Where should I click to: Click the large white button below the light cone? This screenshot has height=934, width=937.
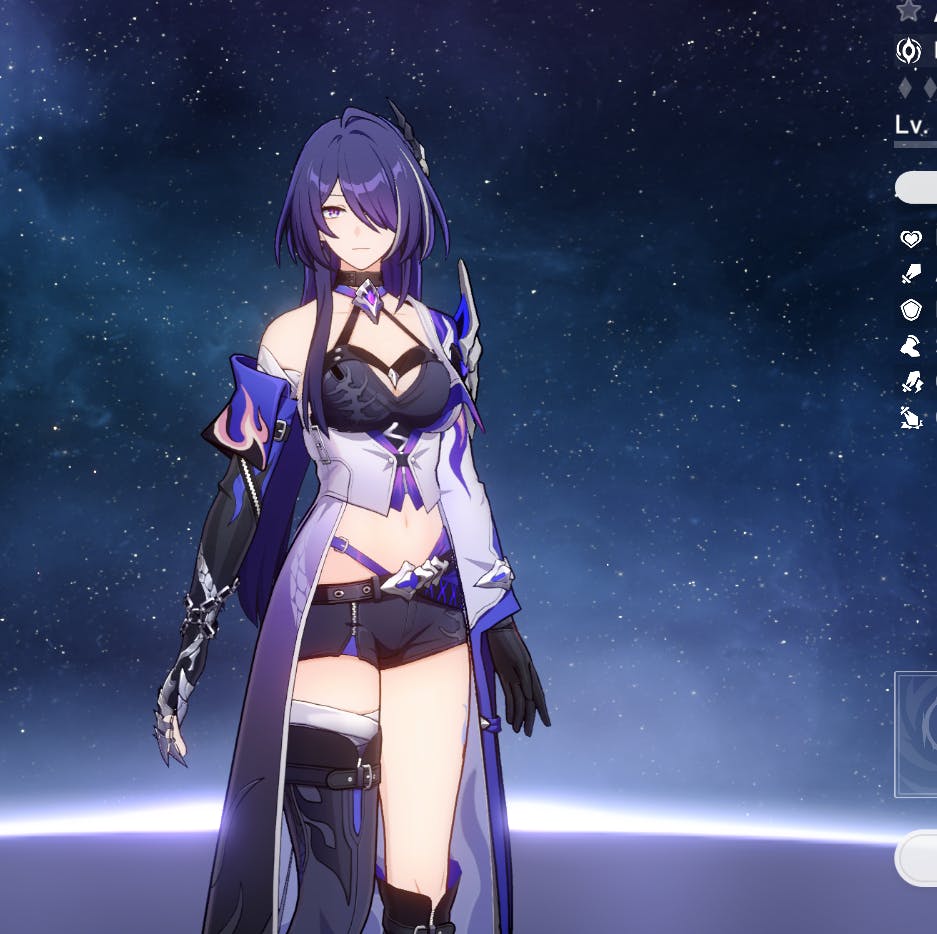point(917,858)
